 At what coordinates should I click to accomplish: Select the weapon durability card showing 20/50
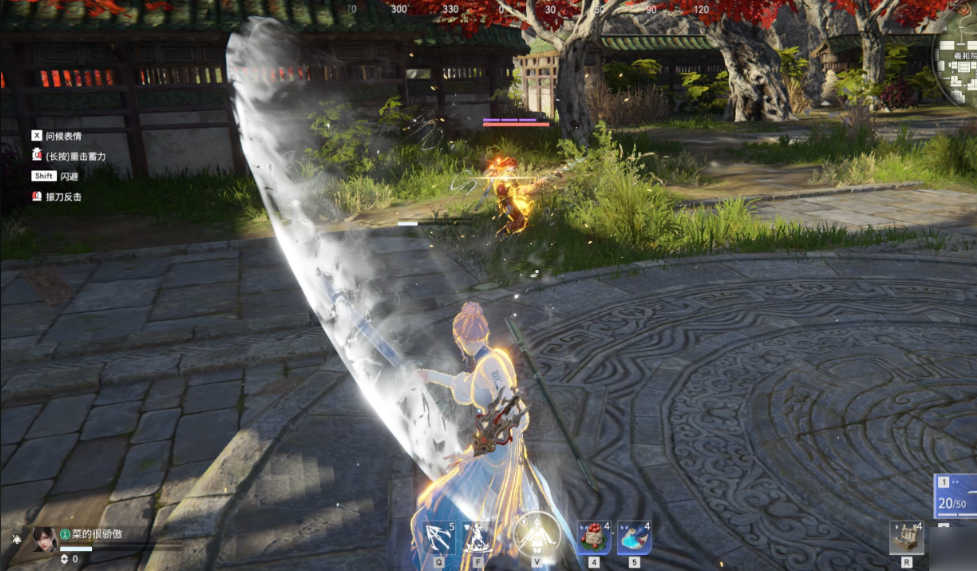957,497
